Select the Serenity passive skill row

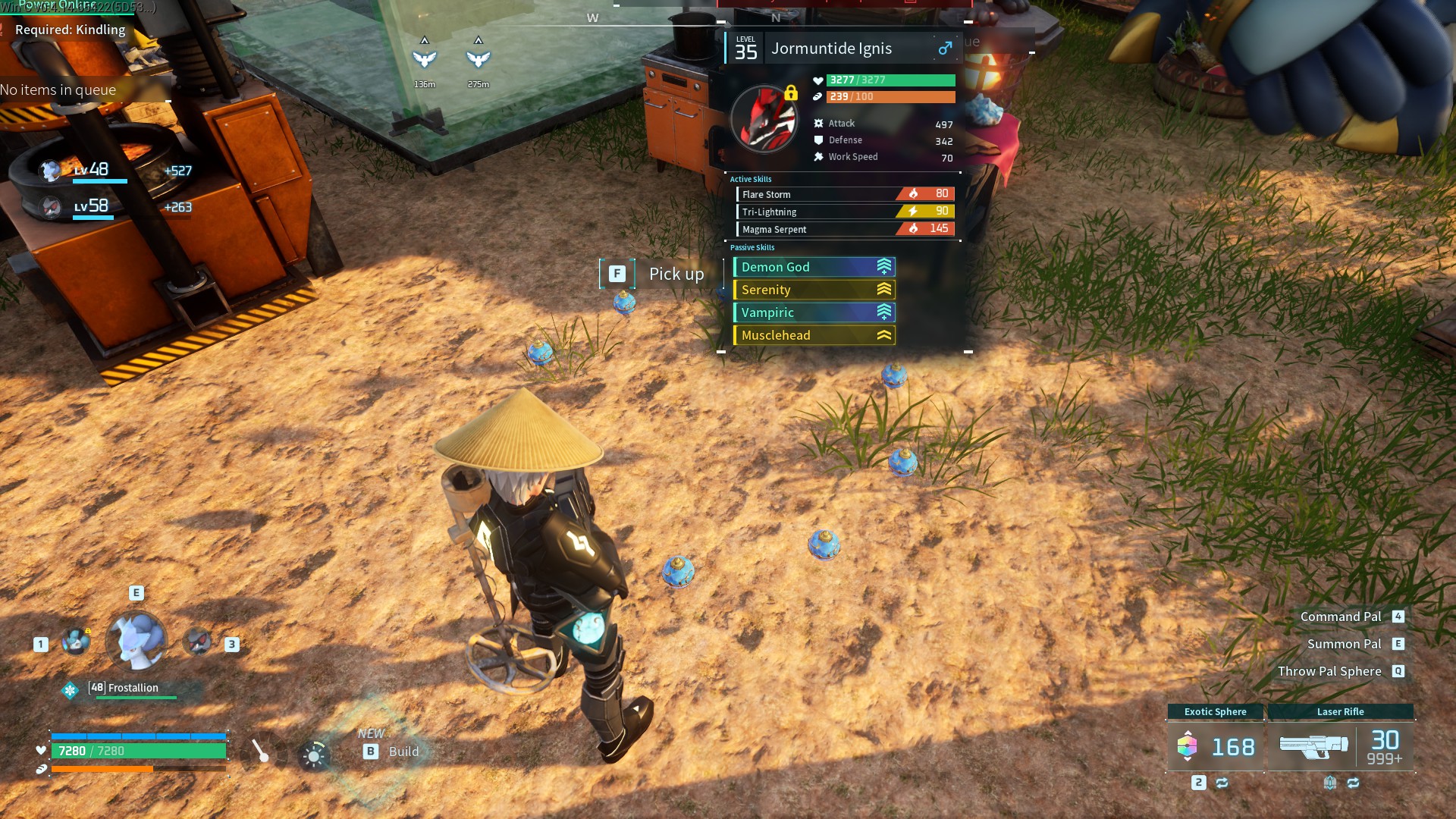click(x=814, y=290)
